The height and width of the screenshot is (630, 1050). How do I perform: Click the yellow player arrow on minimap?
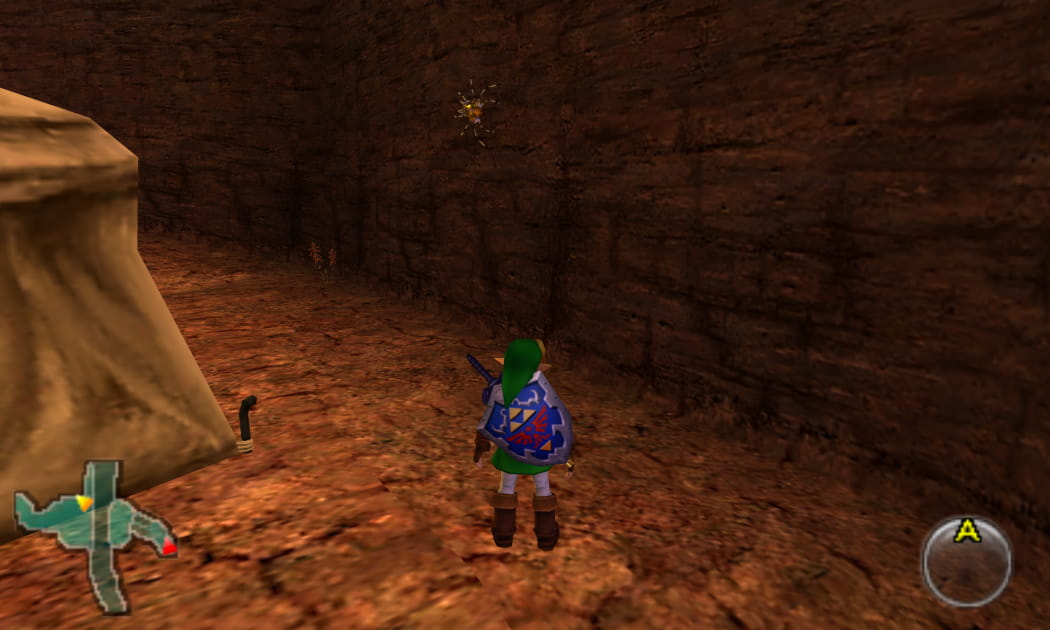click(84, 502)
